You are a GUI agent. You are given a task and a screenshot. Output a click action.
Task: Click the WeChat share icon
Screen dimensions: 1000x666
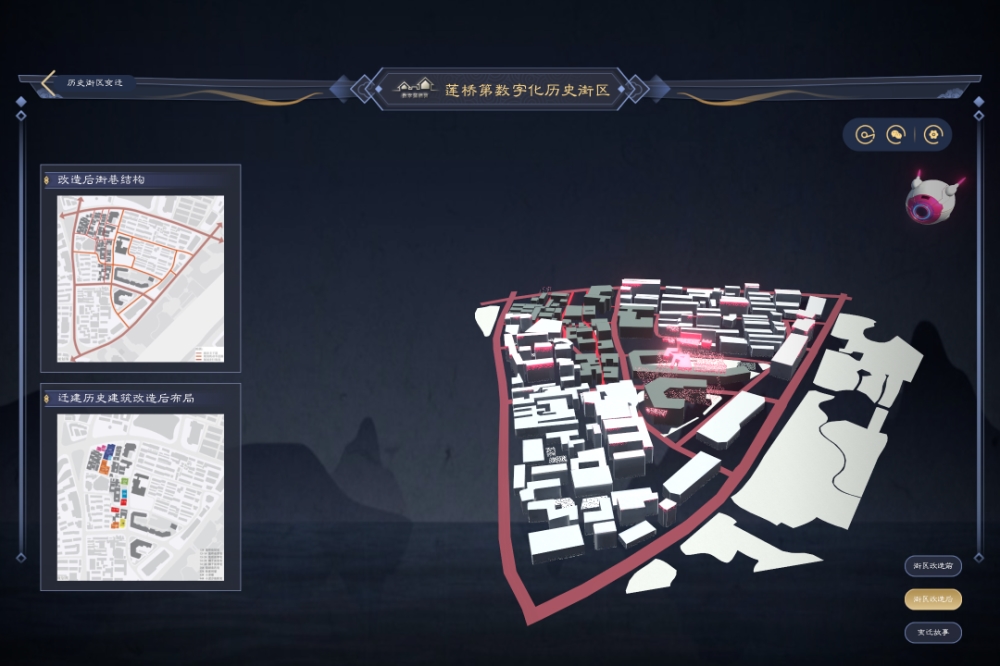[x=897, y=134]
